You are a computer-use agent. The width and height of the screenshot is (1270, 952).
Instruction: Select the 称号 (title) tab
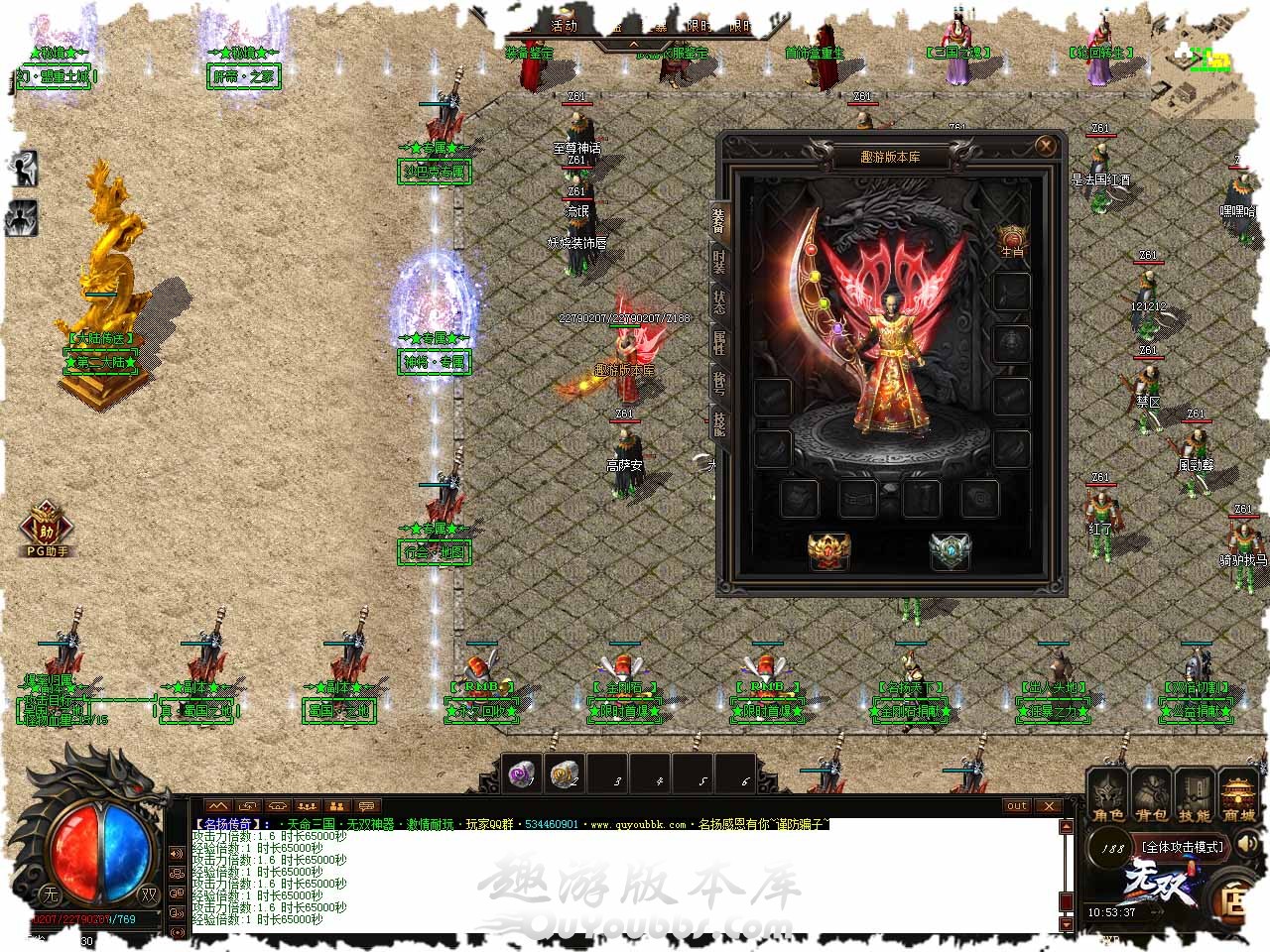click(x=719, y=383)
